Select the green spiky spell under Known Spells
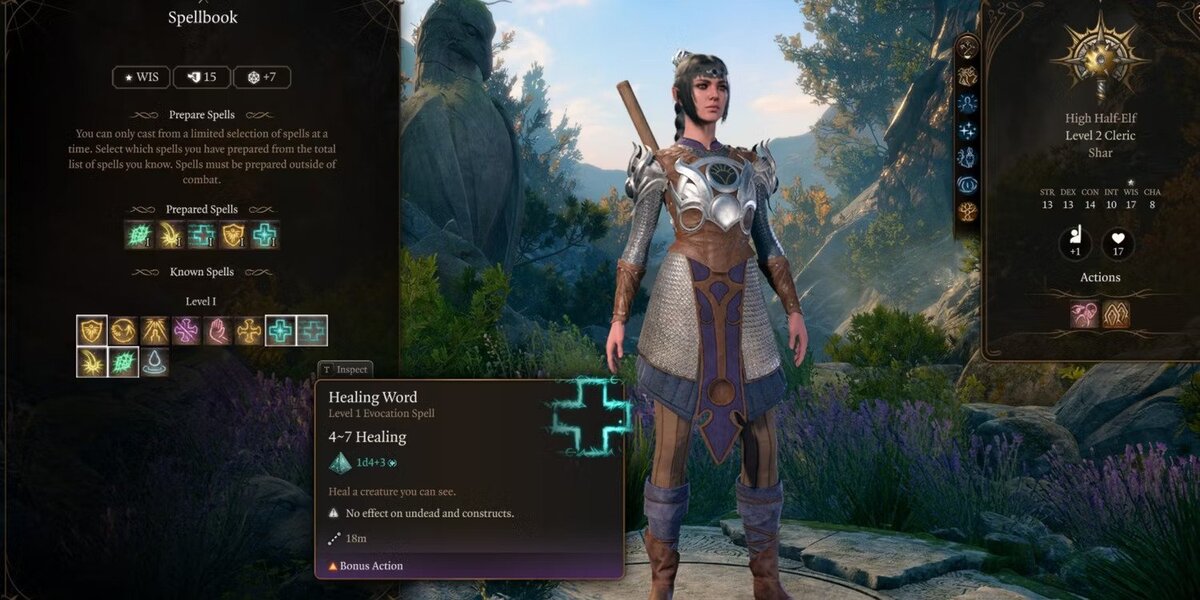Screen dimensions: 1200x600 [x=123, y=362]
